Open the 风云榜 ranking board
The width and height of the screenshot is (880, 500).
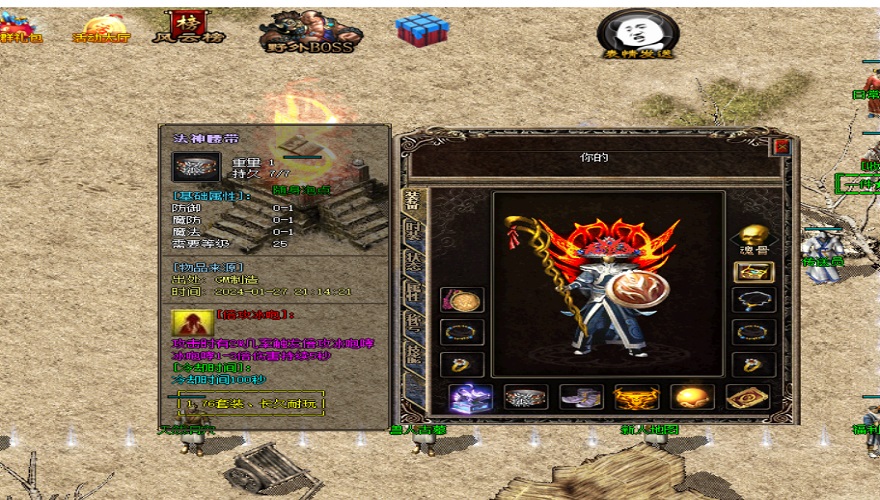(188, 27)
